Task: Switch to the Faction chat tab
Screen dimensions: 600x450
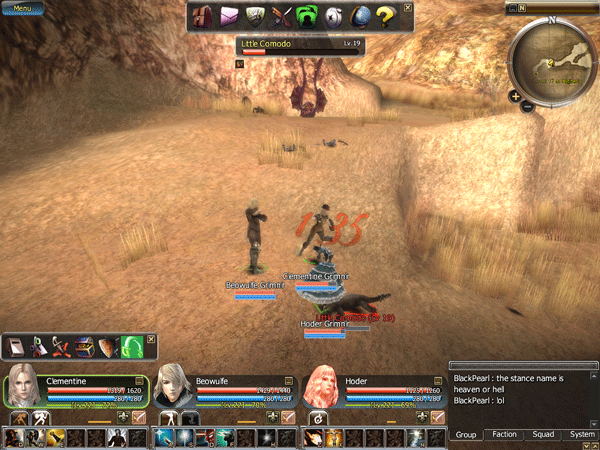Action: 505,435
